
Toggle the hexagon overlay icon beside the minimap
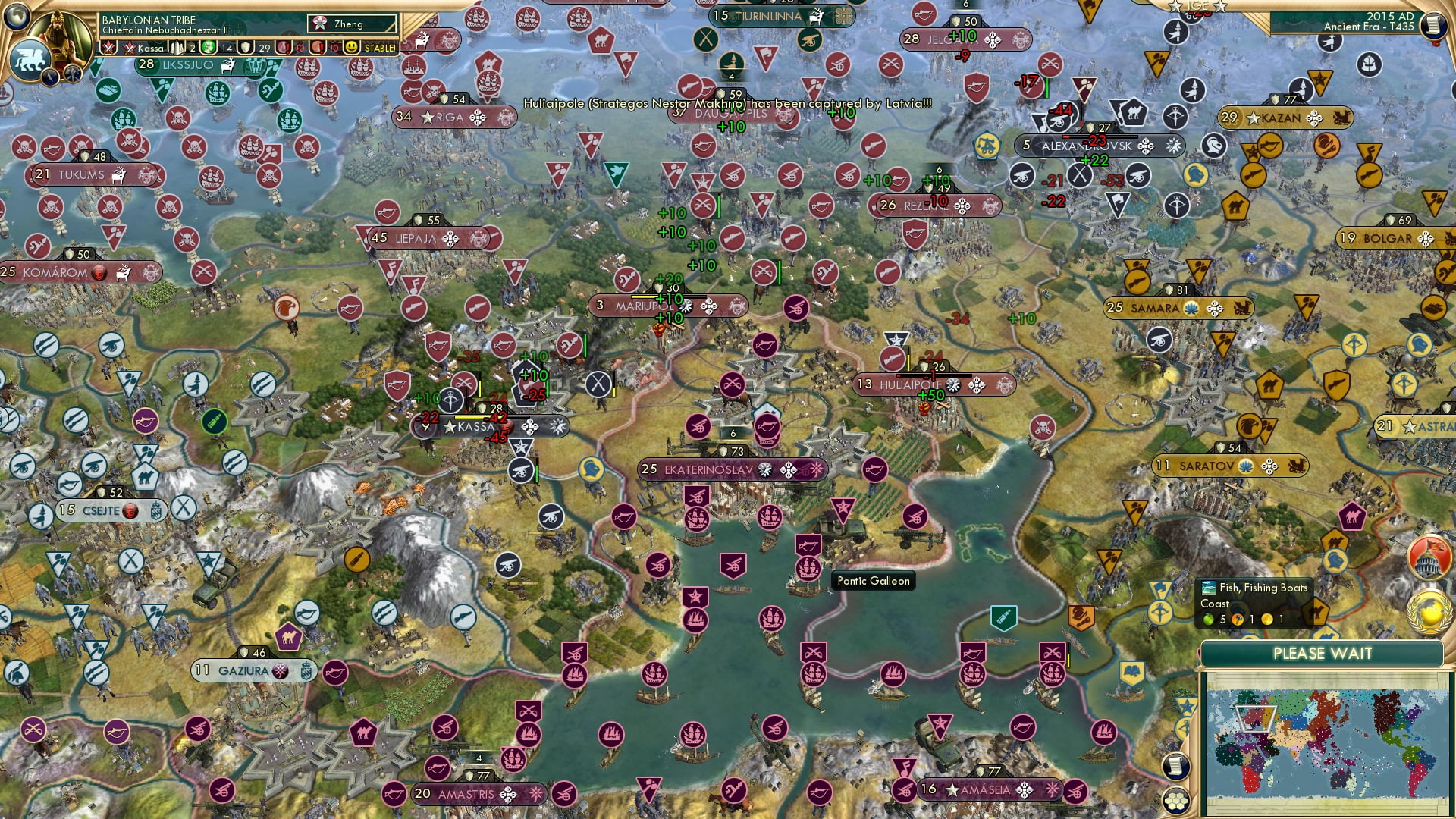tap(1177, 799)
